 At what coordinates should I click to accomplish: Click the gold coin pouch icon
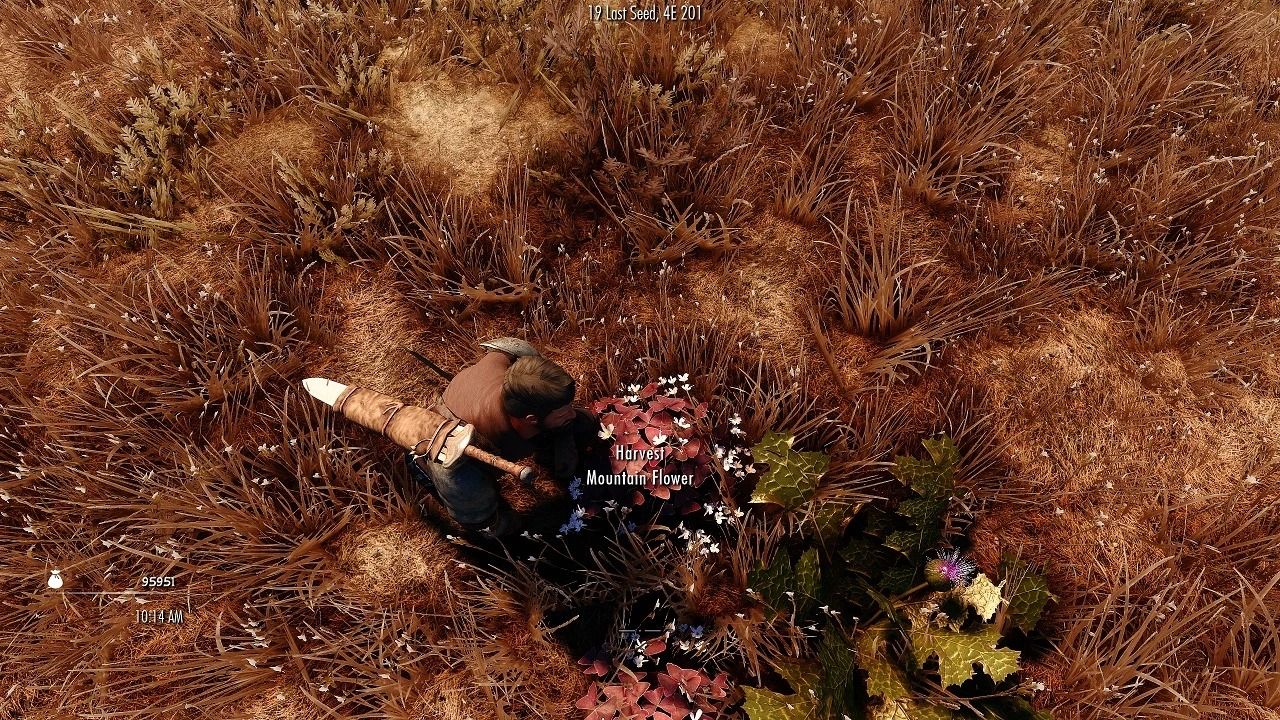click(x=53, y=578)
